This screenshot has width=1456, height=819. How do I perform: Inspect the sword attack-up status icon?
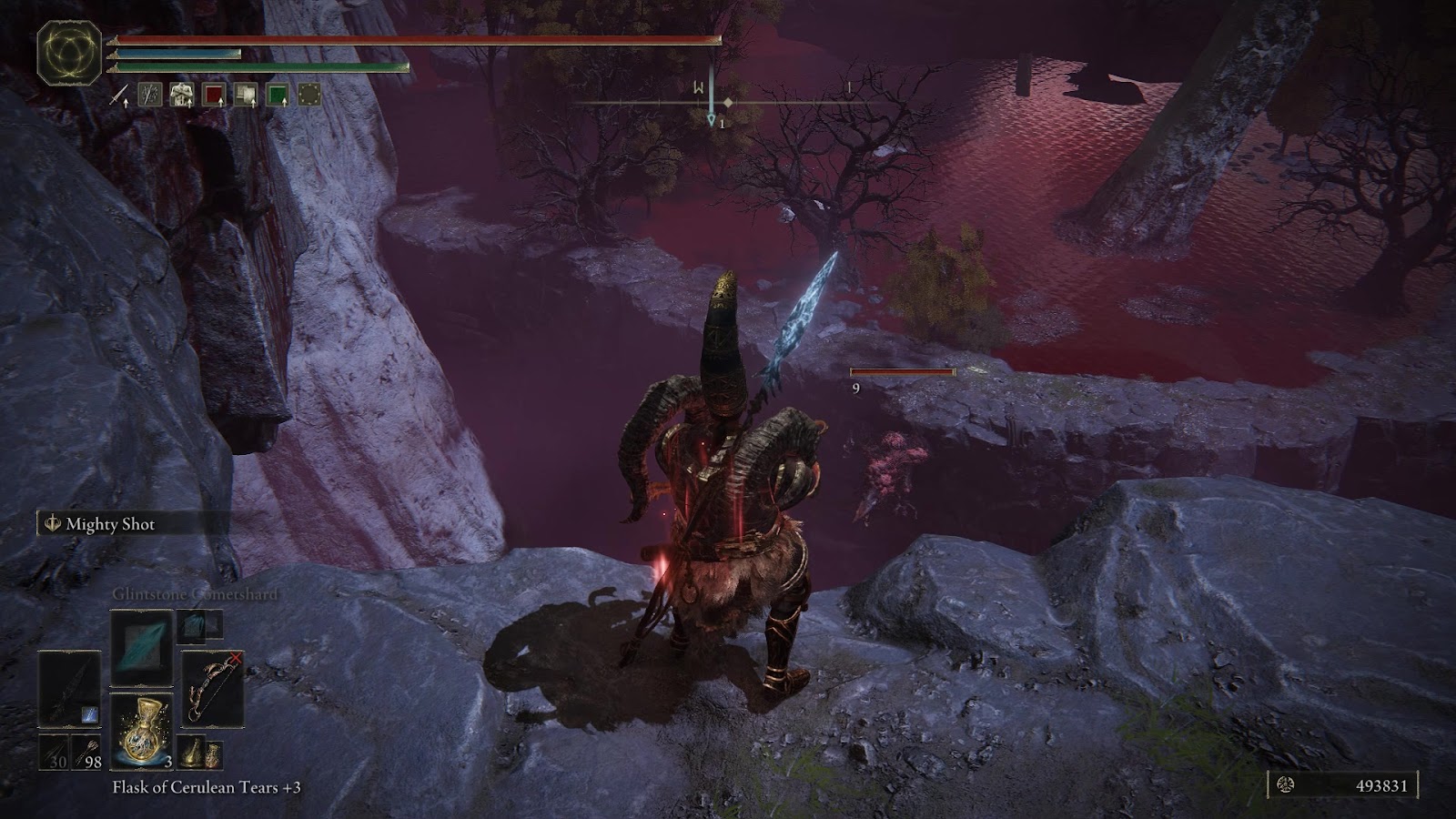118,96
